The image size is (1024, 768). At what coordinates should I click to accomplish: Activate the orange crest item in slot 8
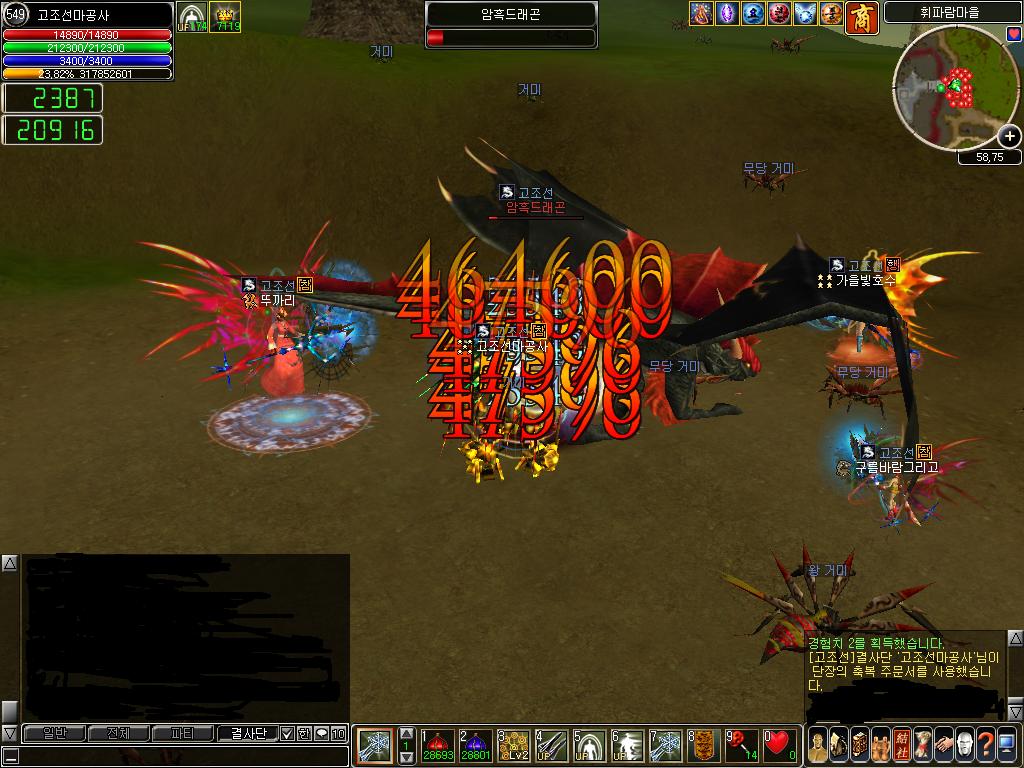pos(703,746)
